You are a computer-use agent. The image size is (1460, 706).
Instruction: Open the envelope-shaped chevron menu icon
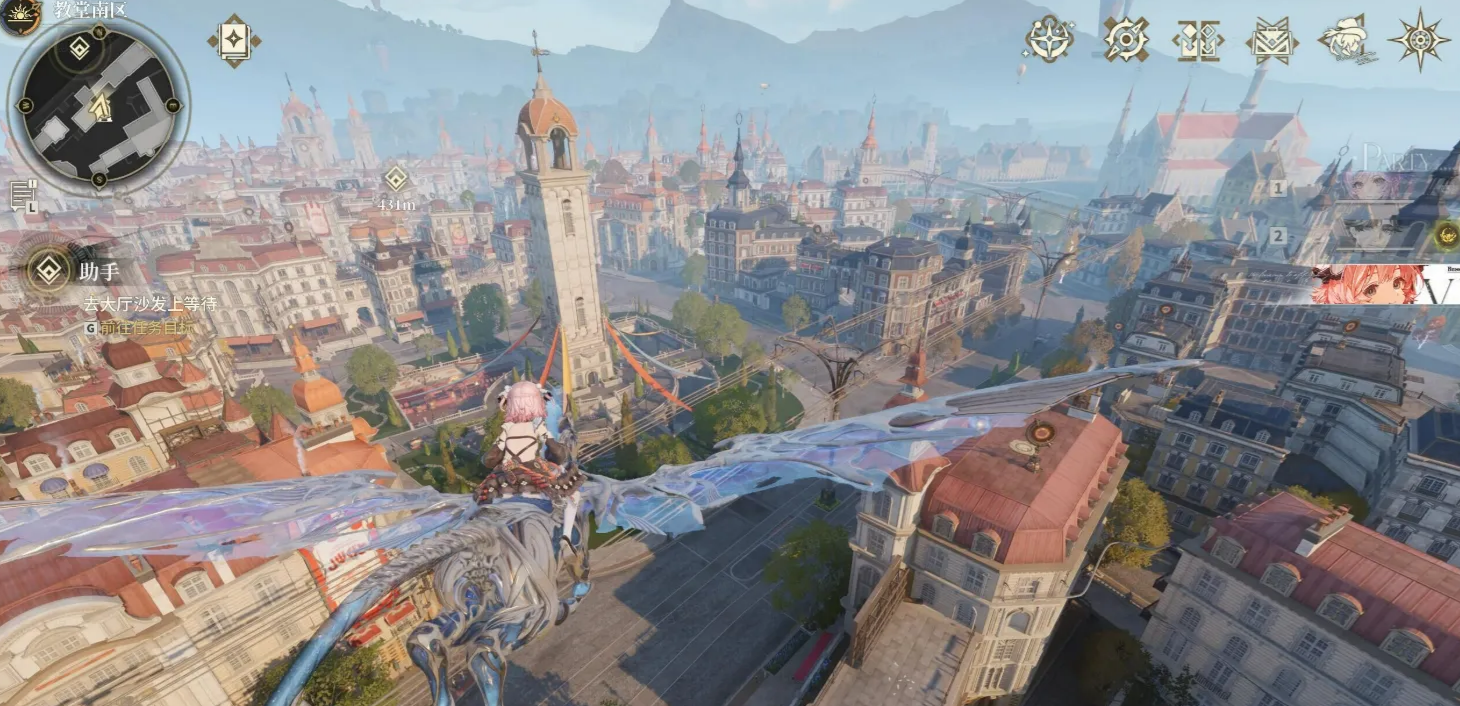(x=1271, y=41)
